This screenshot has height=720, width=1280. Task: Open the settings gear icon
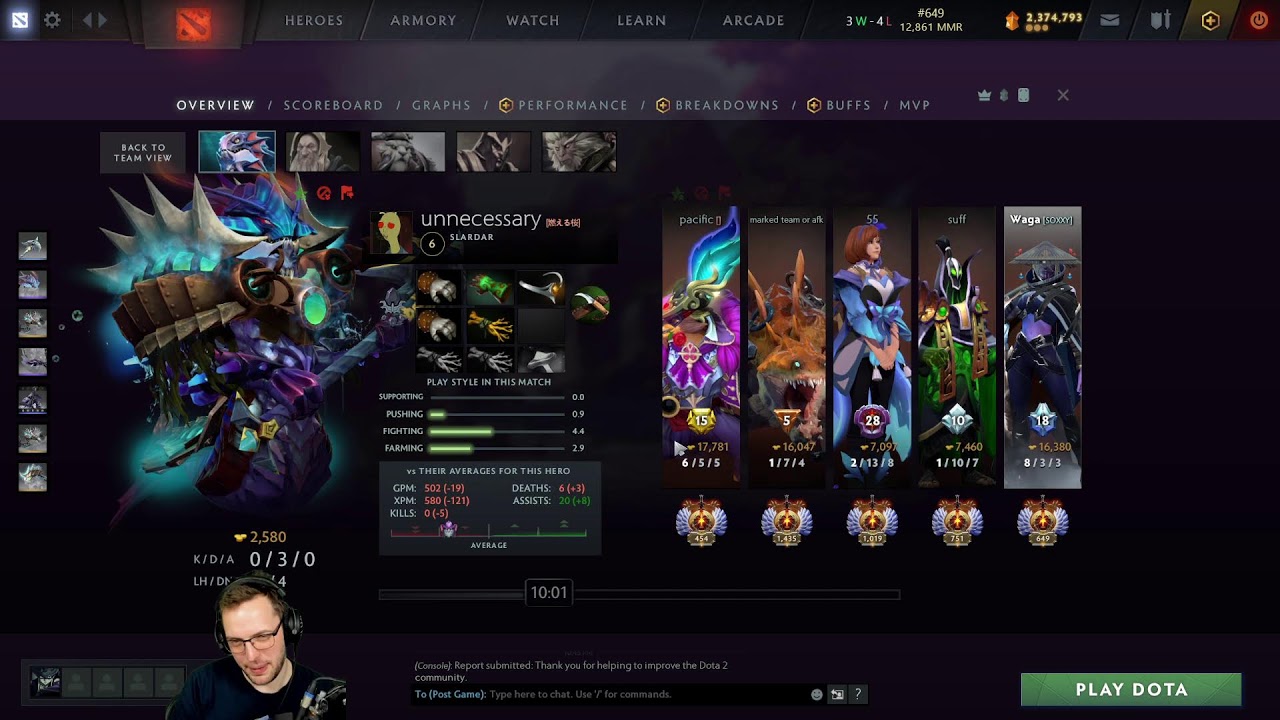pos(52,20)
